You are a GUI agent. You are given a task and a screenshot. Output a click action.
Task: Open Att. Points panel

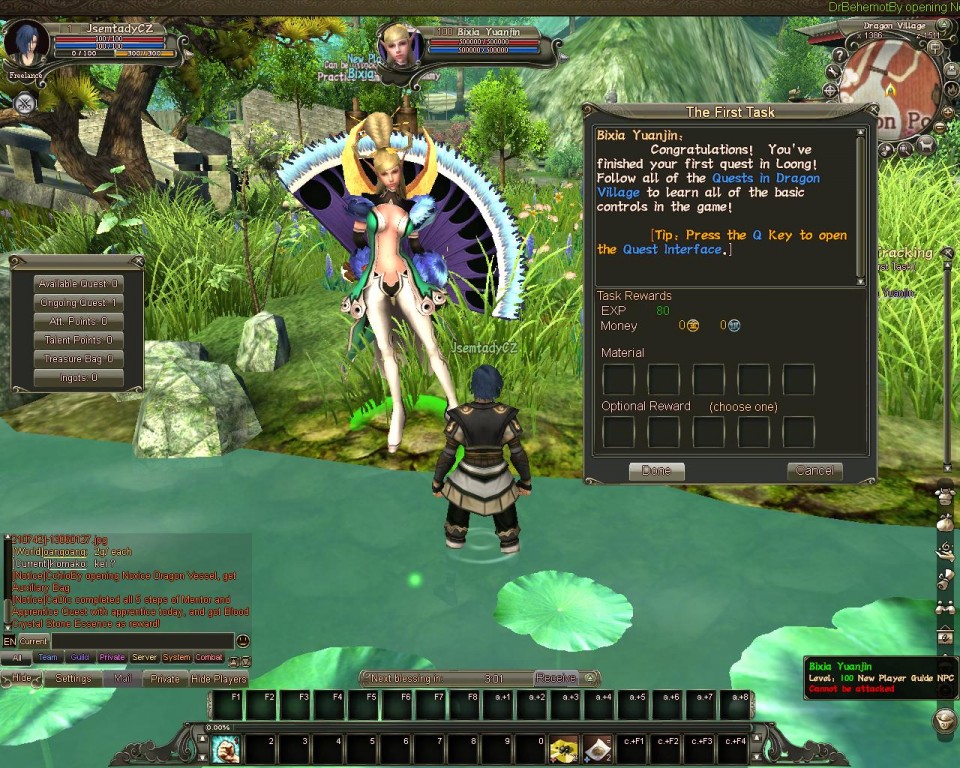click(78, 322)
